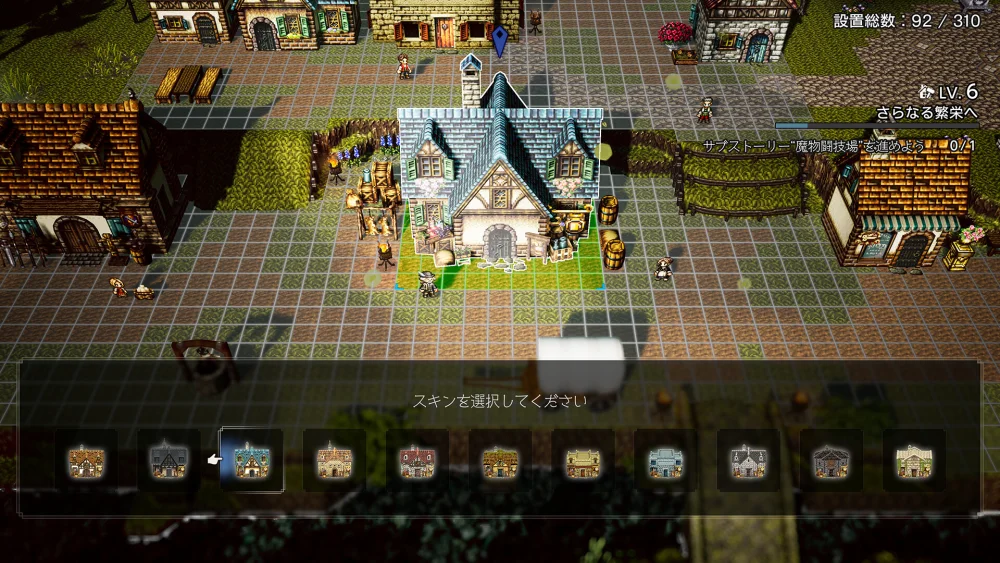This screenshot has width=1000, height=563.
Task: Choose the yellow flat-roofed building skin
Action: coord(583,460)
